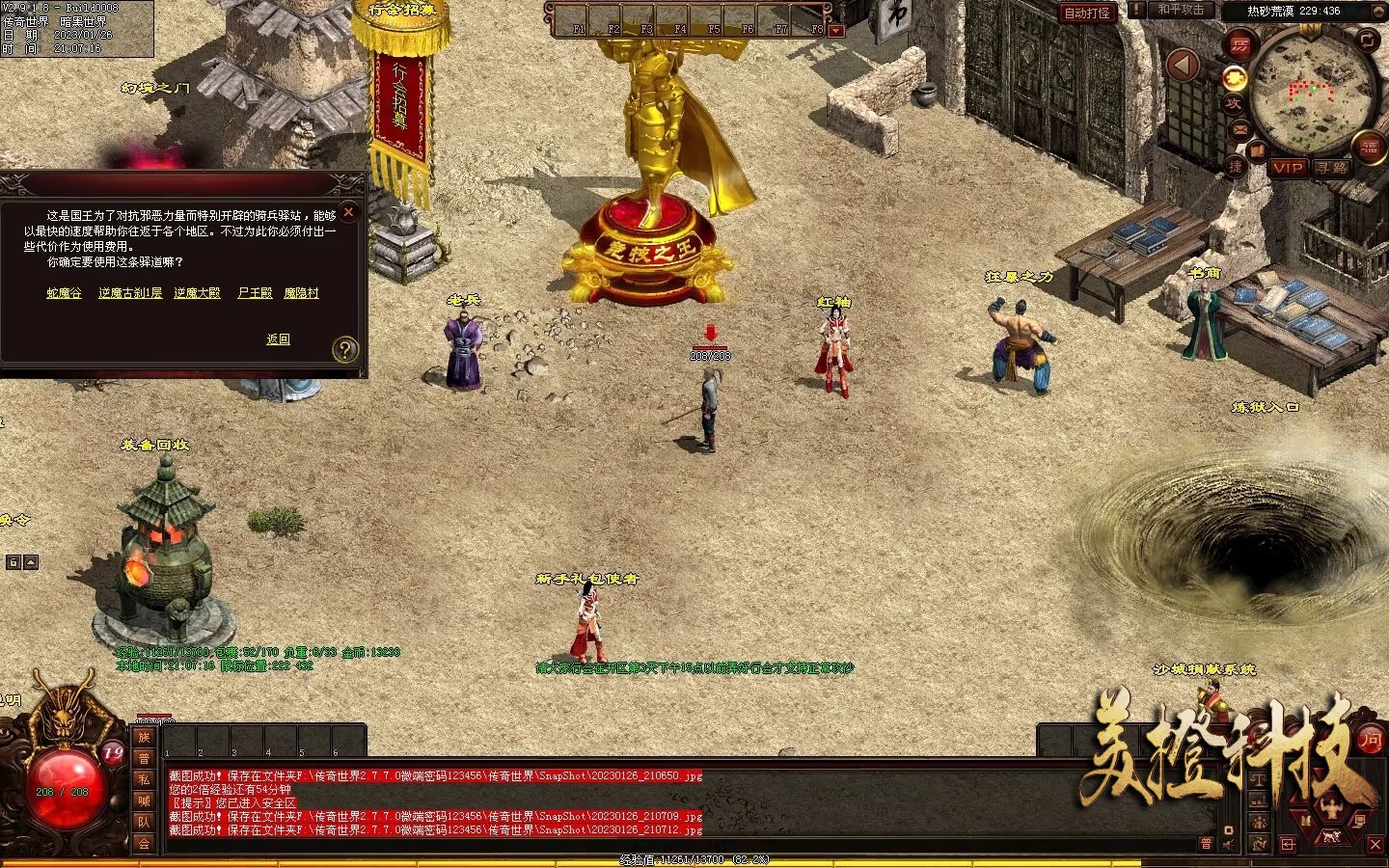Open the VIP panel
Viewport: 1389px width, 868px height.
[1288, 168]
